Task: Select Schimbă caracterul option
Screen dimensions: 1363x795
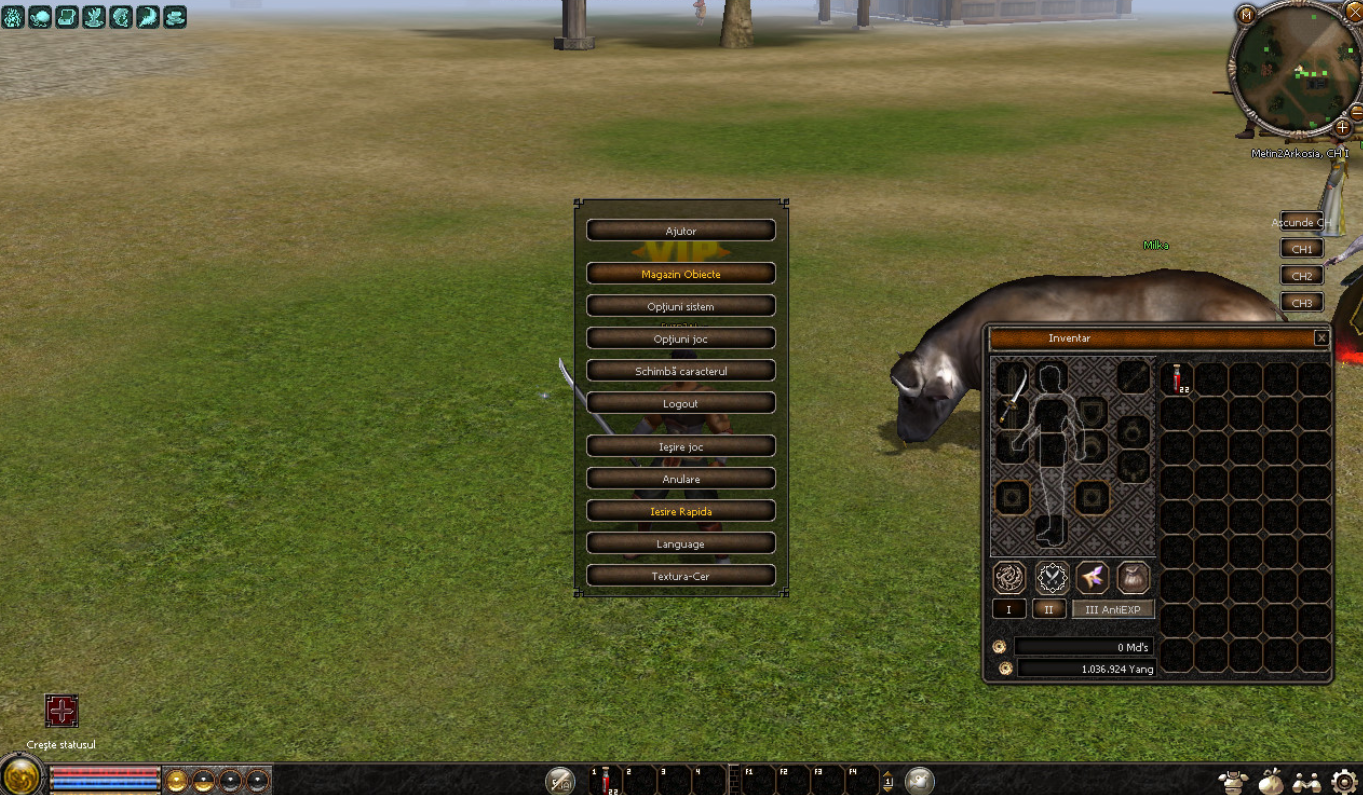Action: coord(680,371)
